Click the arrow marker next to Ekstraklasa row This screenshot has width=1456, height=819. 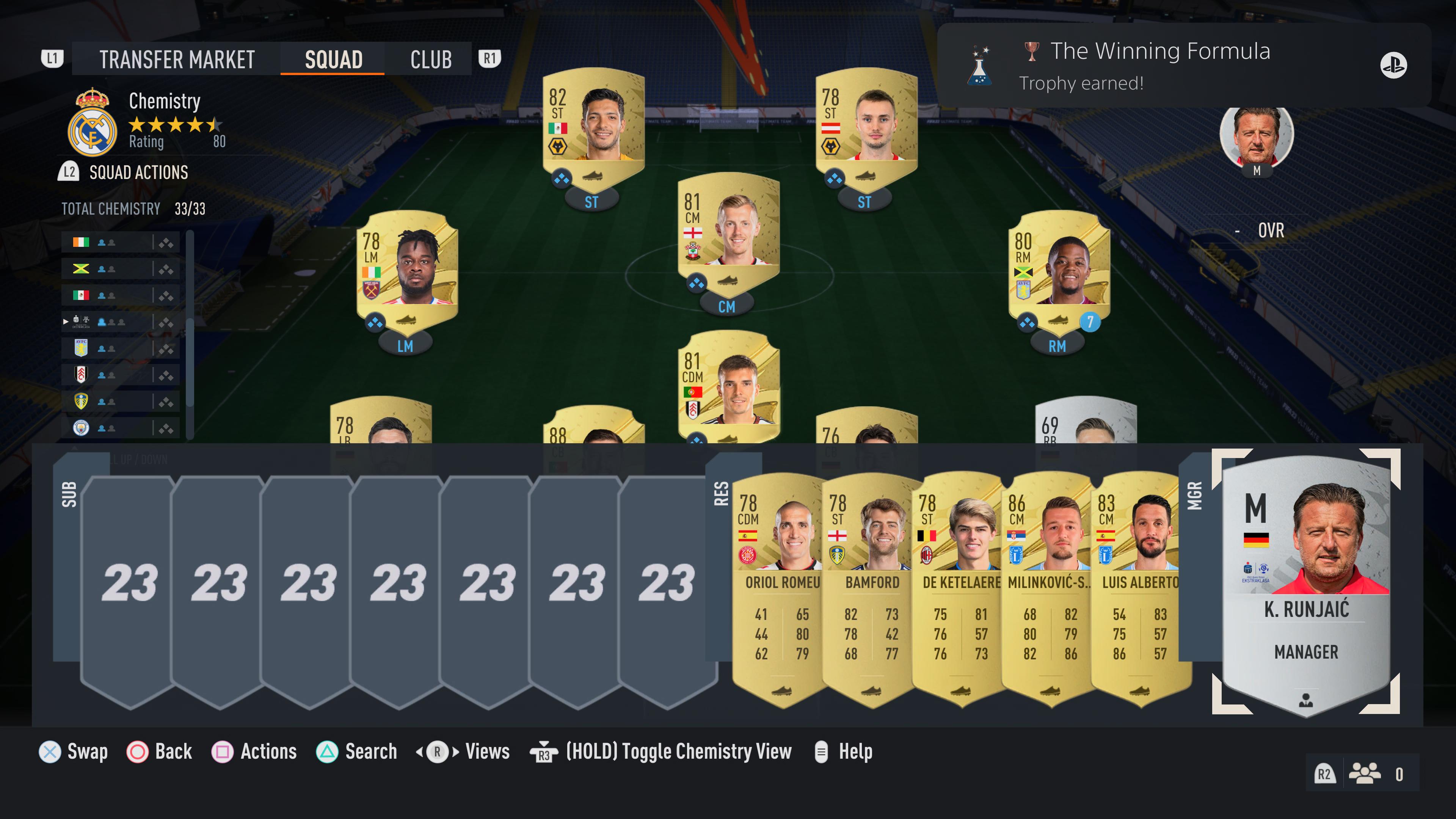click(66, 322)
